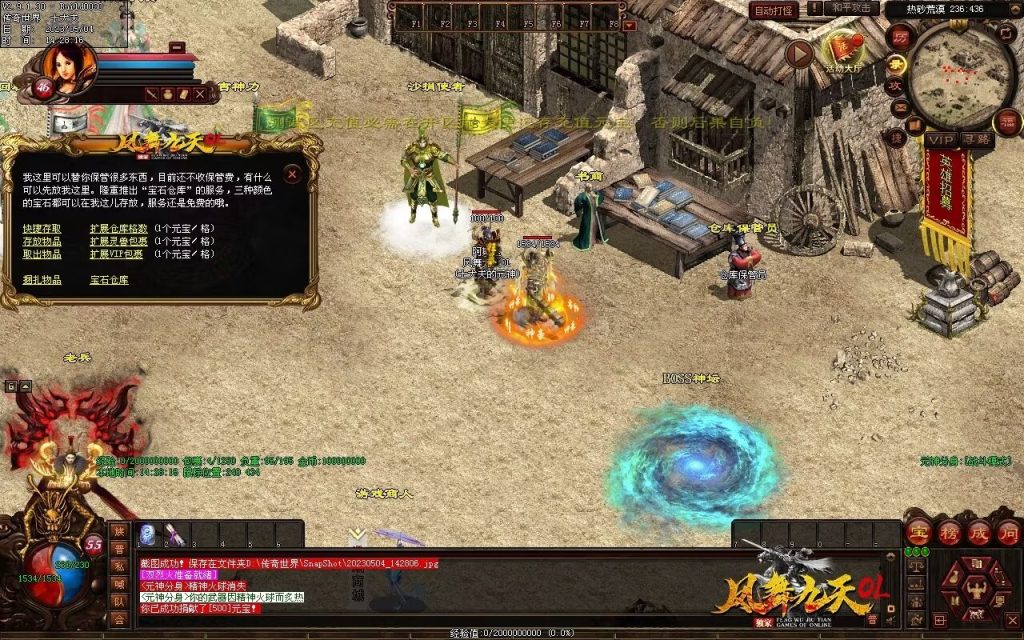
Task: Choose 捆扎物品 bundle items option
Action: (42, 280)
